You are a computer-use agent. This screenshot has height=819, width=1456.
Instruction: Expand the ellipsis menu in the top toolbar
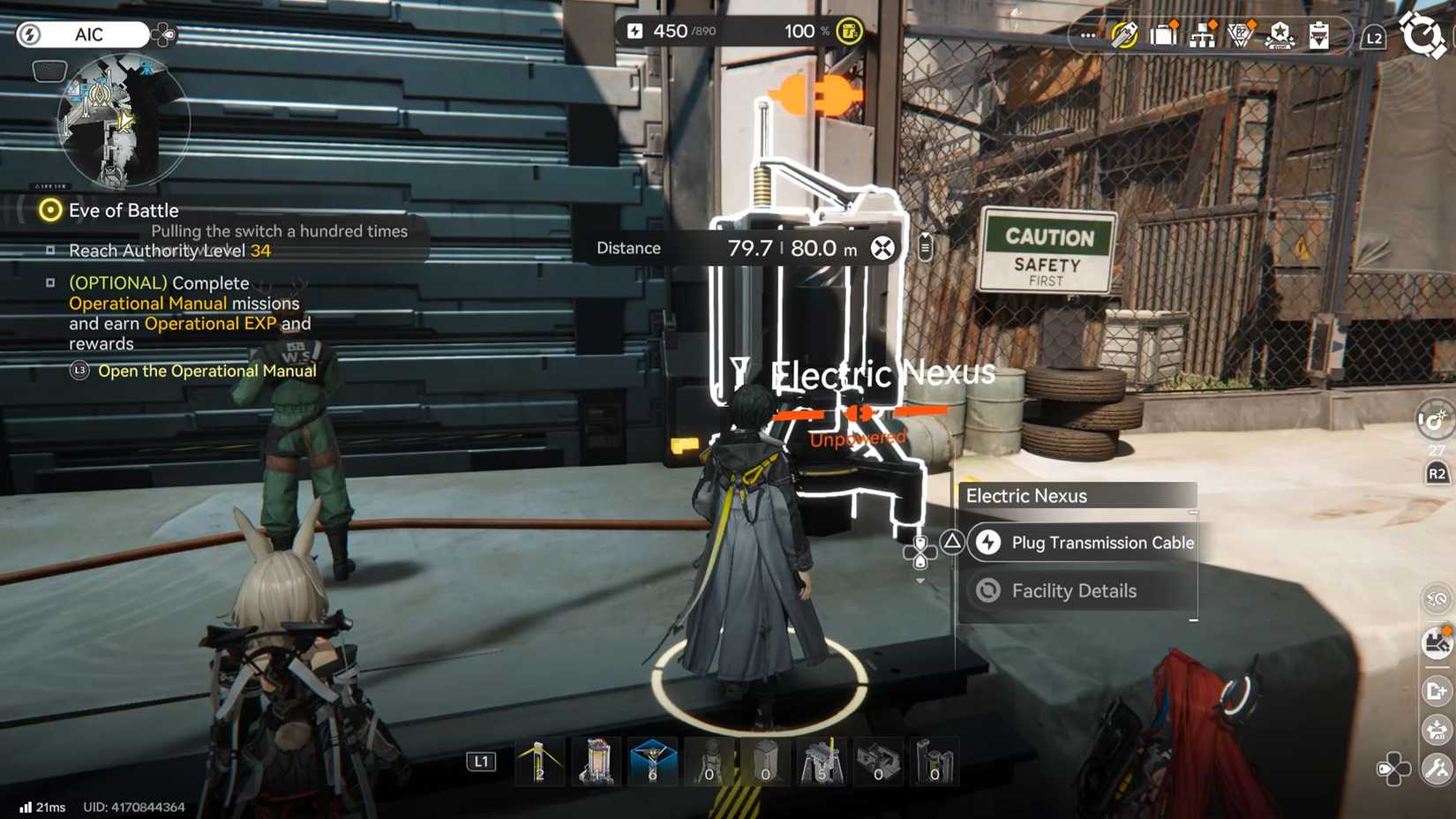point(1088,35)
